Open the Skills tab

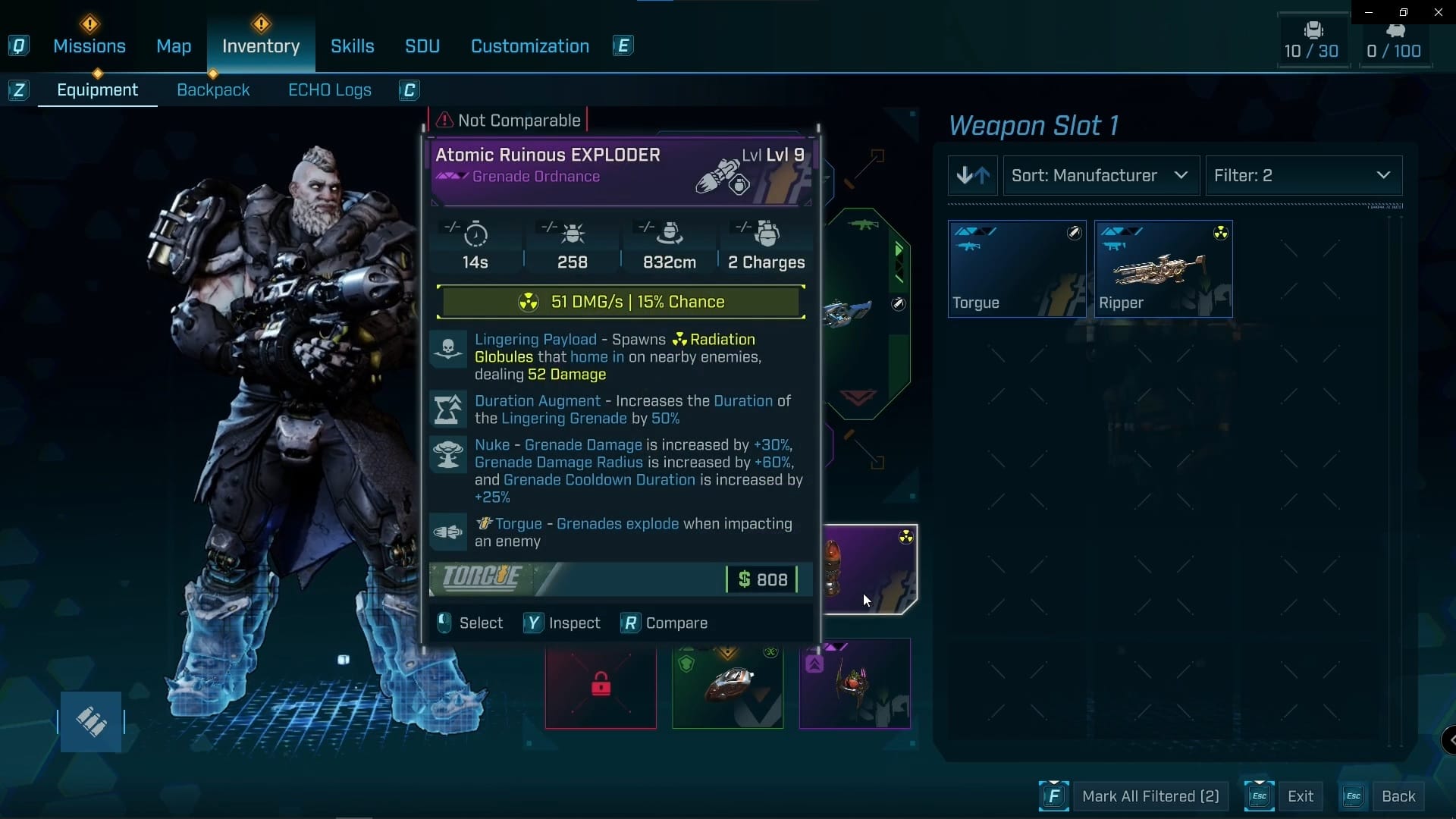353,46
